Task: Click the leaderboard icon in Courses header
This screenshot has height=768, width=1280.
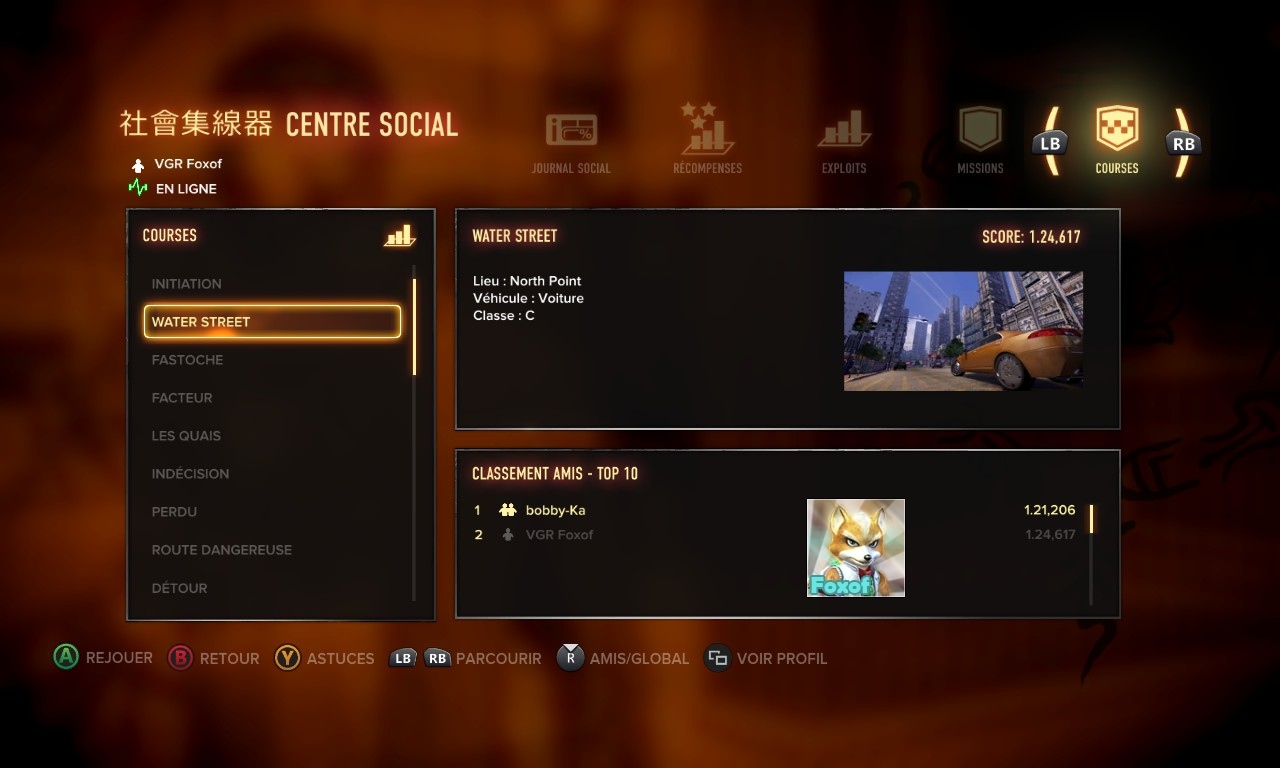Action: pos(399,236)
